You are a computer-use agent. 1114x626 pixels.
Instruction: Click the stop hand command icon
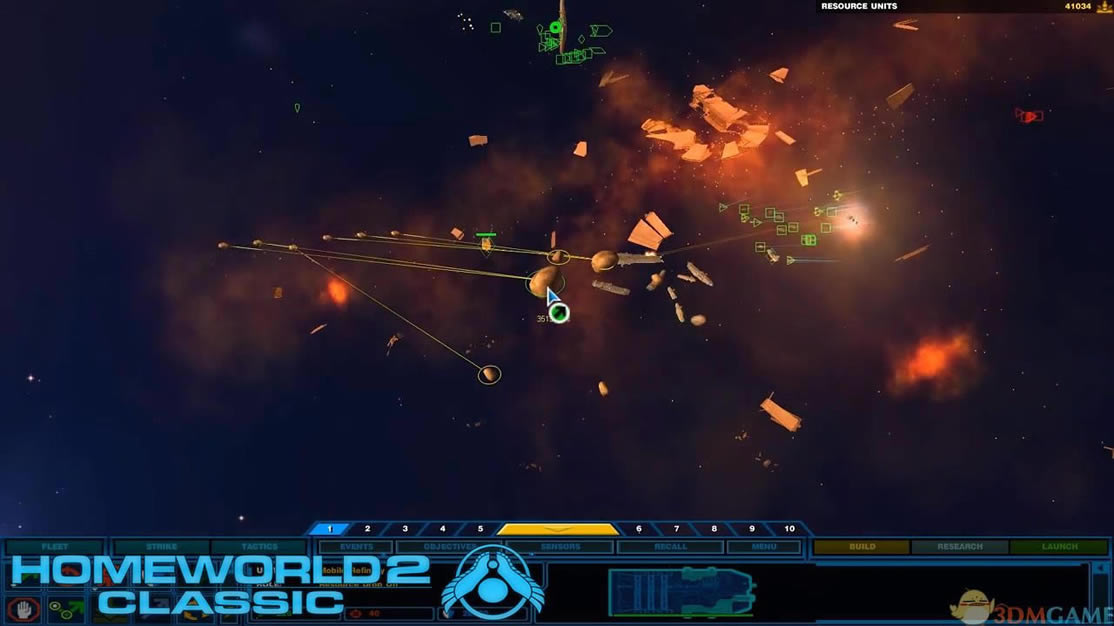(x=23, y=607)
